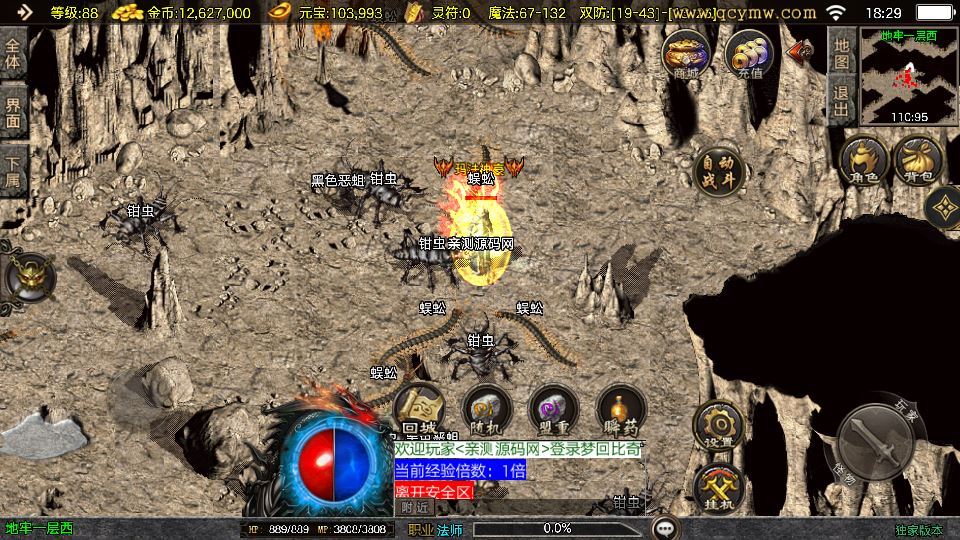Open the 商城 shop

point(686,54)
